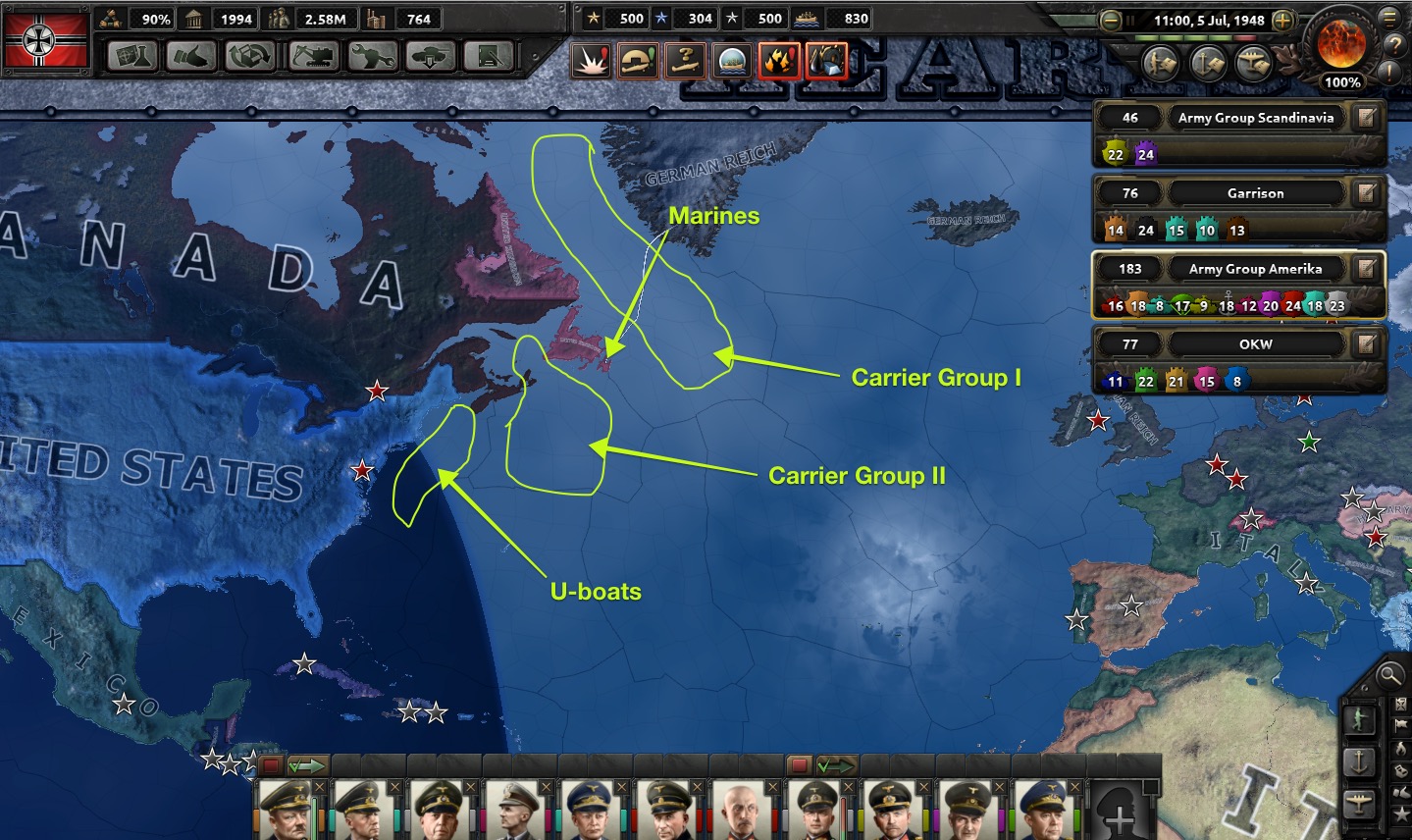Open the Logistics clipboard menu
The height and width of the screenshot is (840, 1412).
489,57
